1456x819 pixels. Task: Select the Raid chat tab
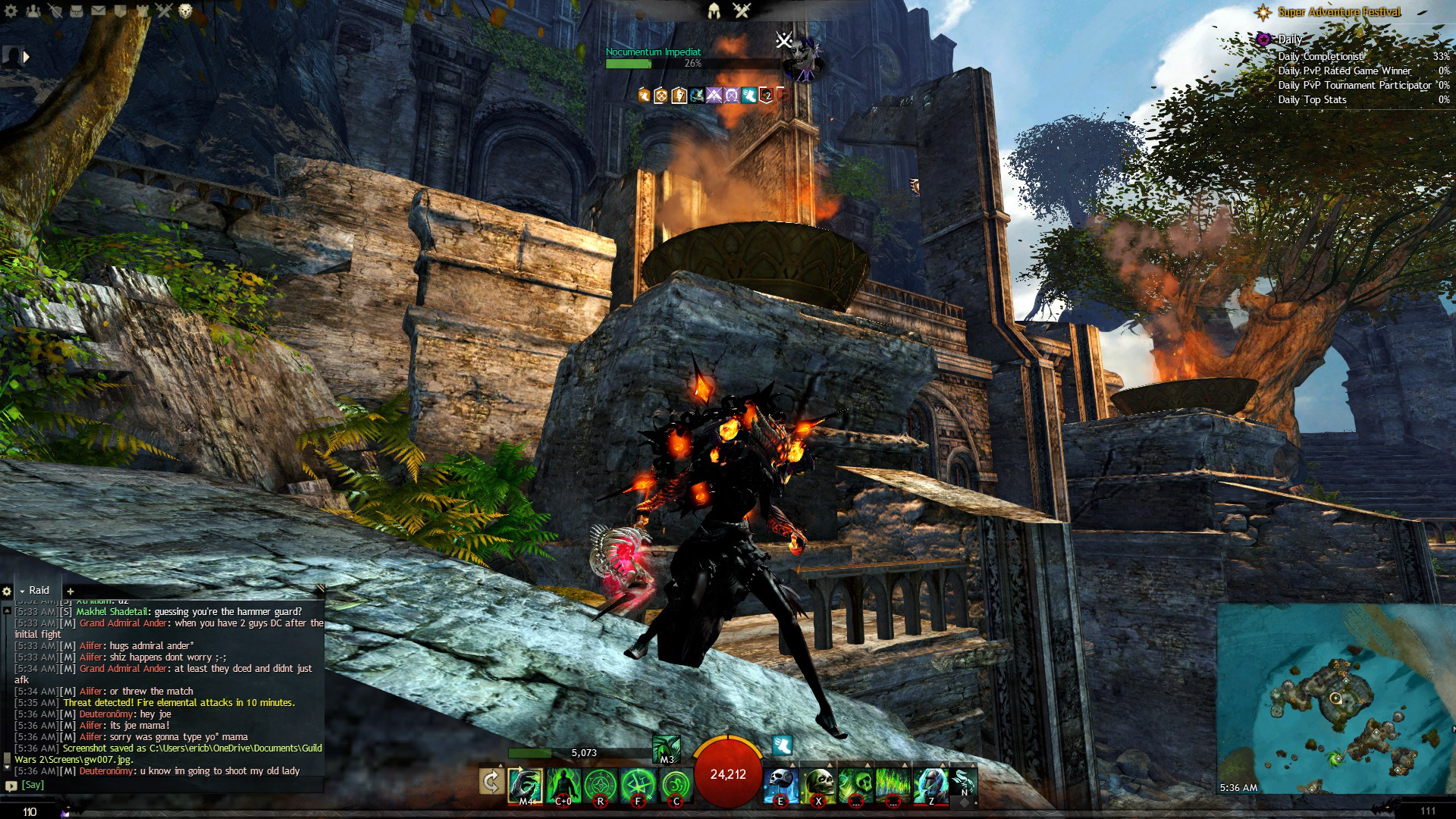39,591
